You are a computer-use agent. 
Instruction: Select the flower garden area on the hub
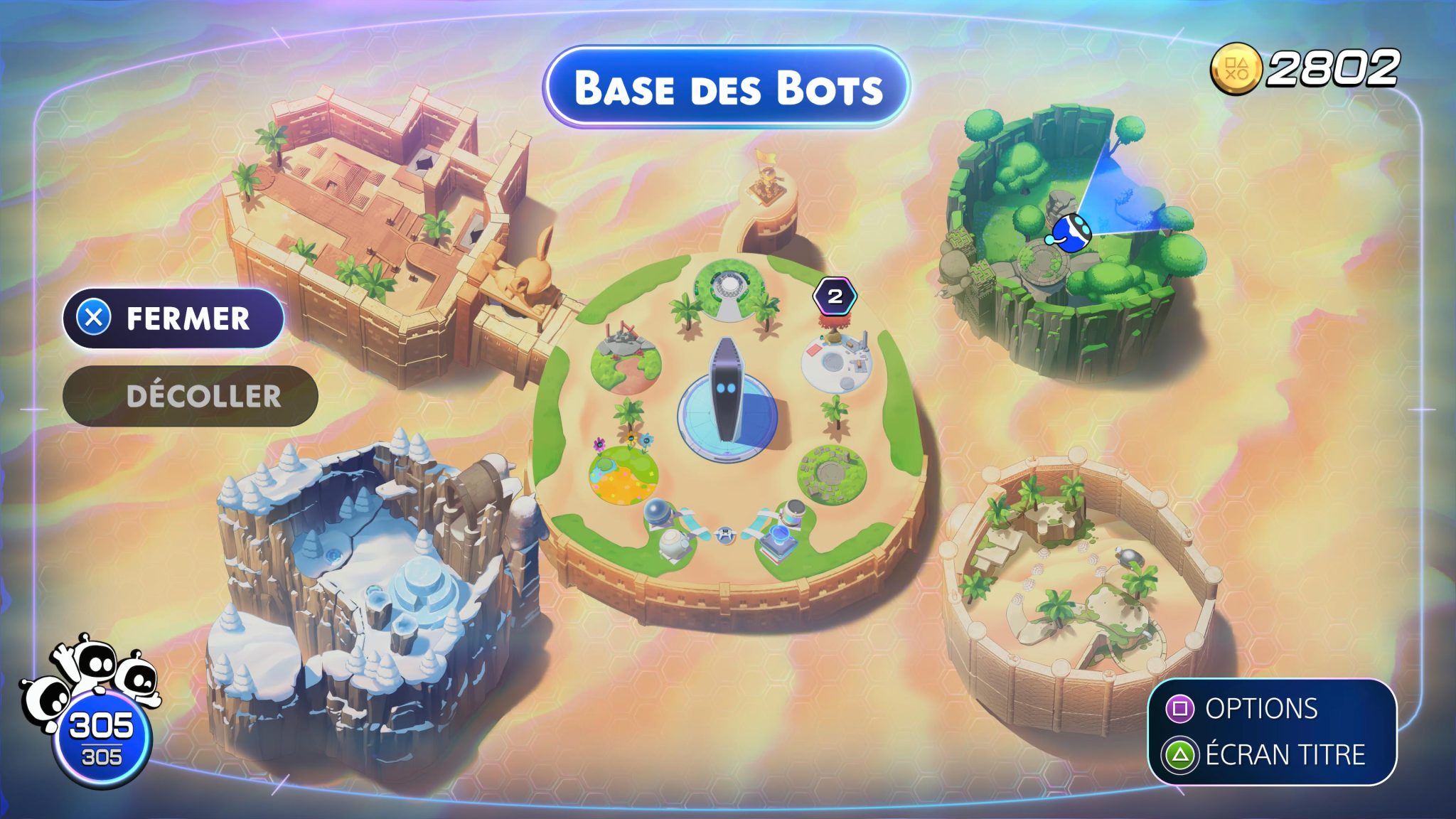(x=624, y=475)
